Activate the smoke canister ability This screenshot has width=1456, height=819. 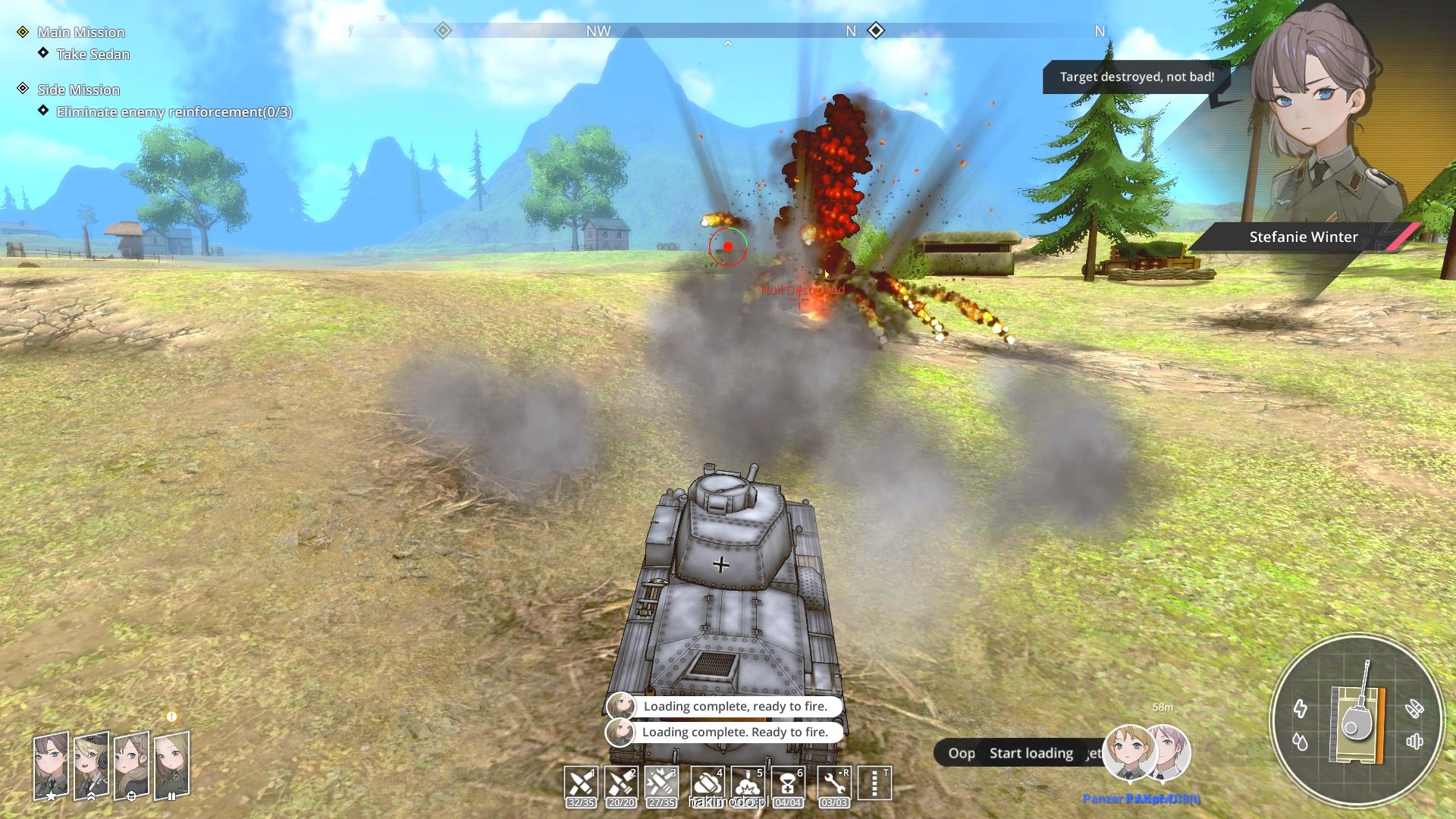point(707,783)
